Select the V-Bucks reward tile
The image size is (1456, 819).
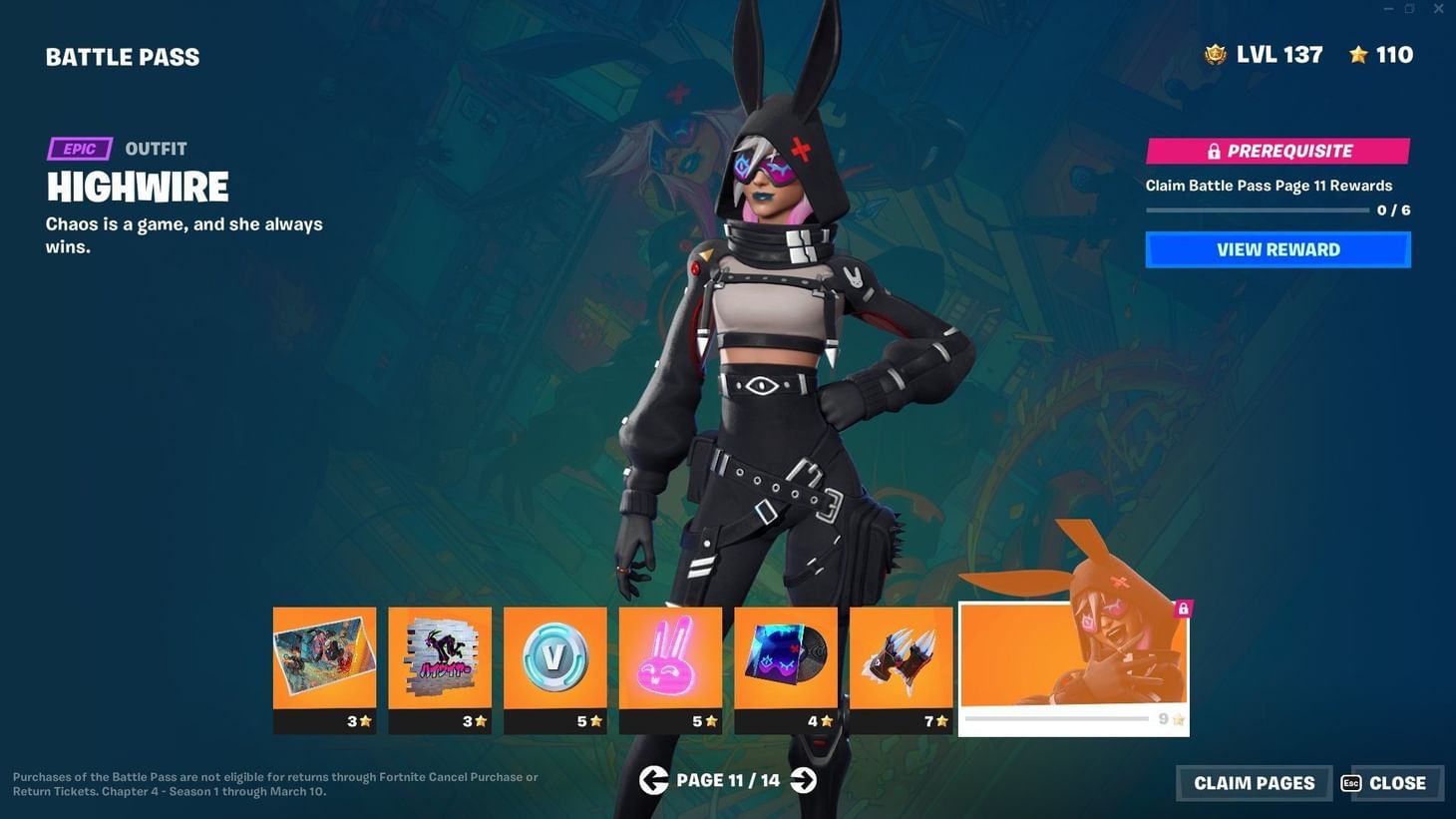pyautogui.click(x=555, y=658)
